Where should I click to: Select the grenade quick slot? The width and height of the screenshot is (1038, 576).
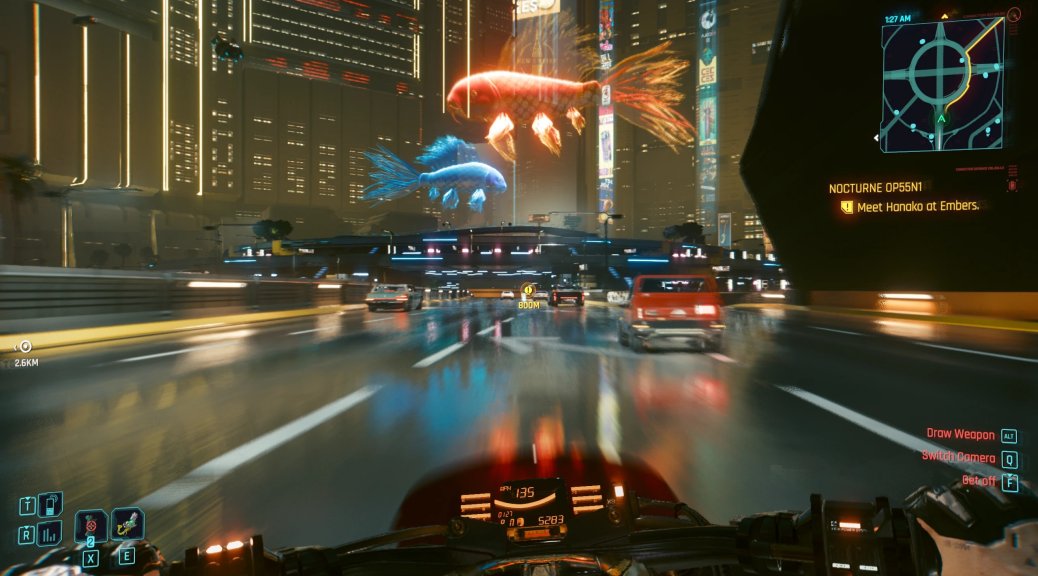[91, 525]
